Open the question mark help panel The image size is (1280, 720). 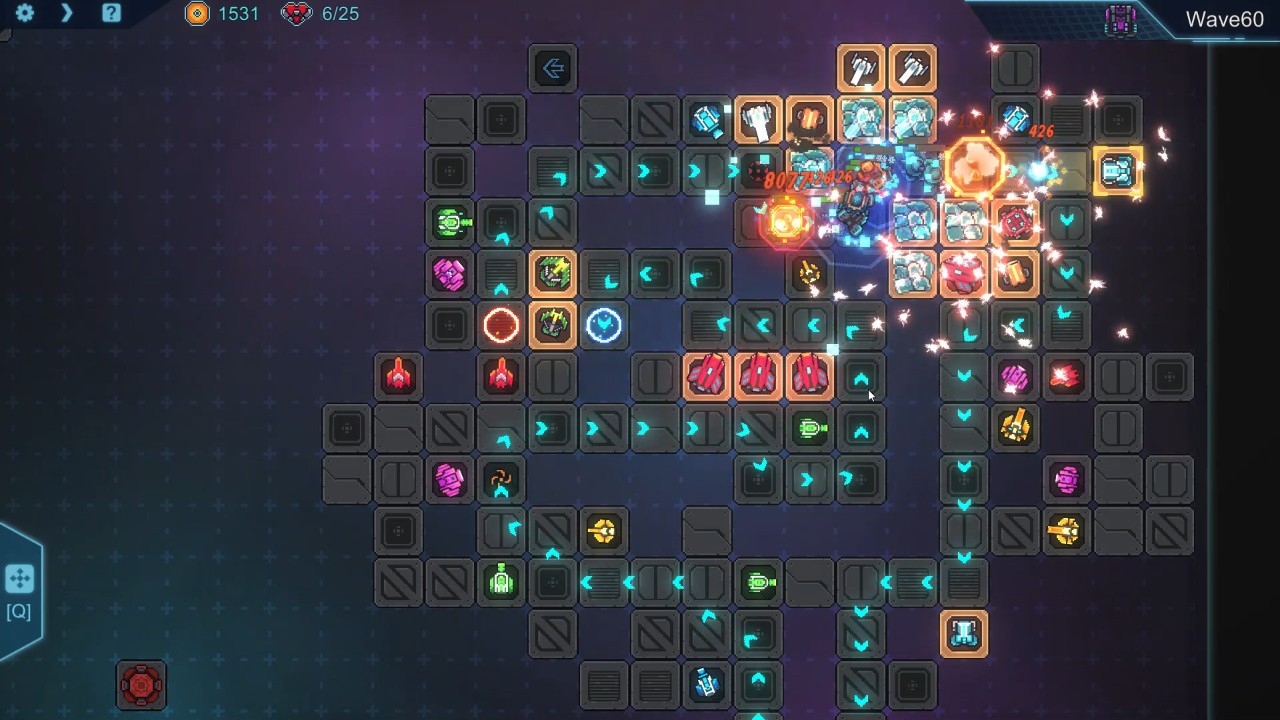(111, 13)
